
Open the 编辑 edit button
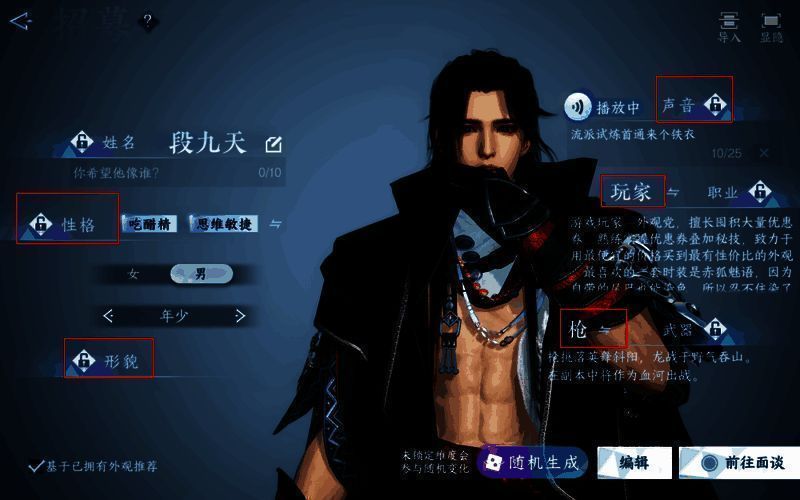click(634, 462)
